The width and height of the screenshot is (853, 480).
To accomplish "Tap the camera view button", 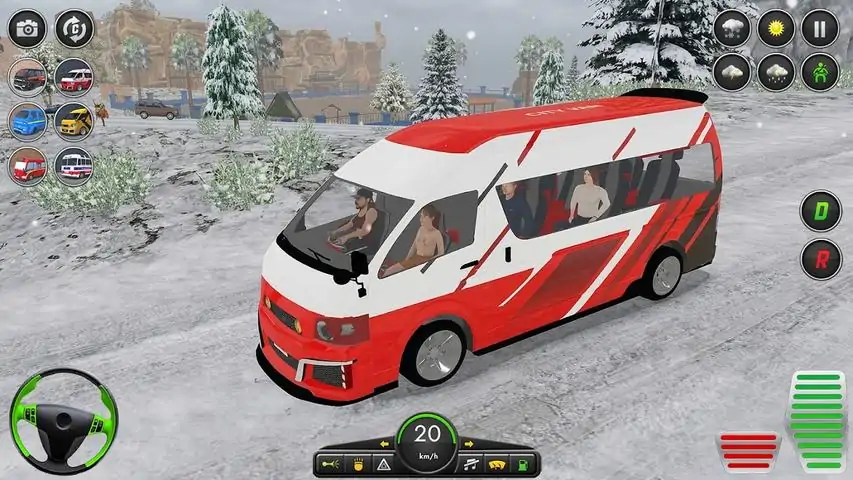I will 27,28.
